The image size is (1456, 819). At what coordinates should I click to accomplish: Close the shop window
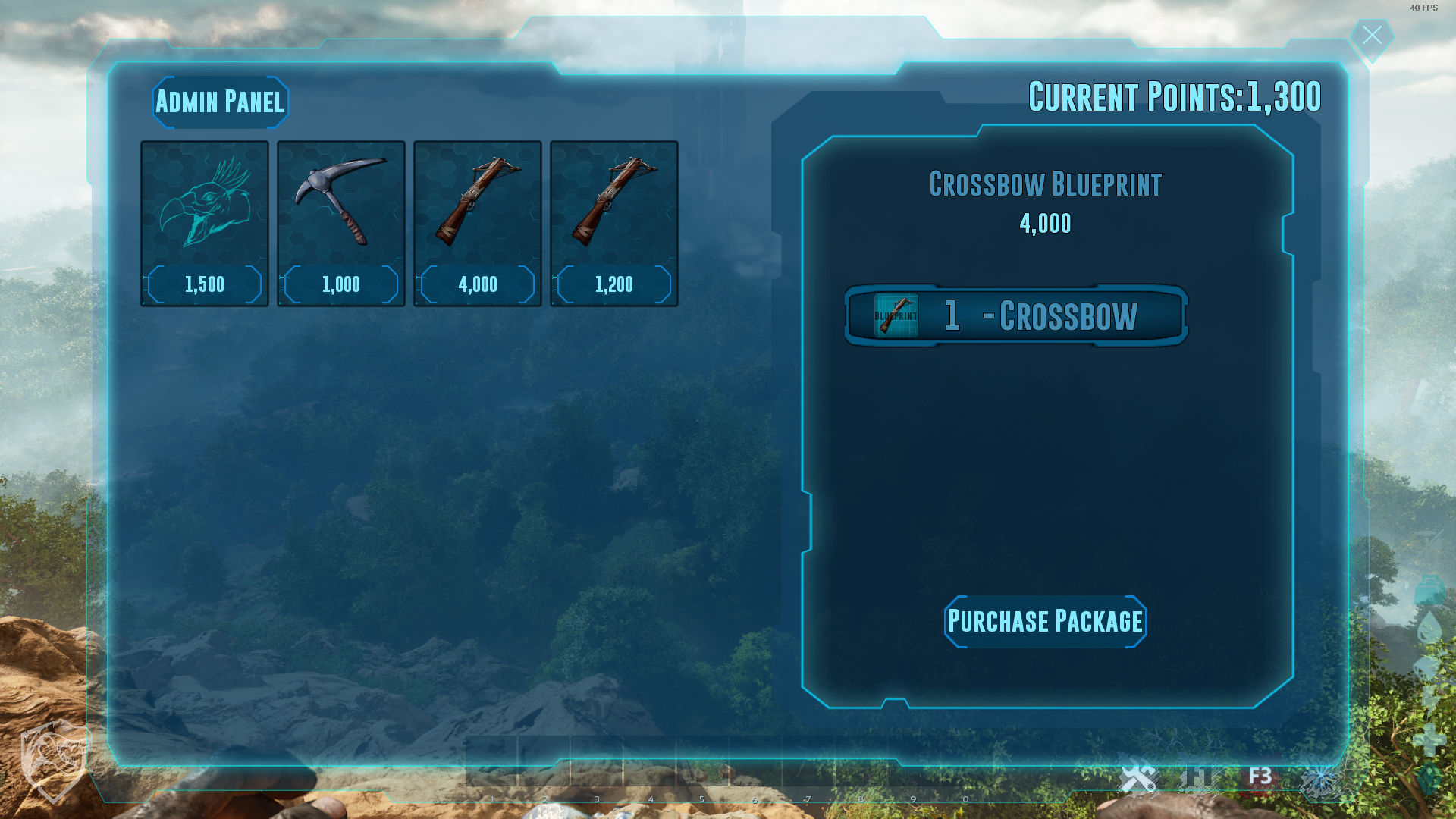(1372, 36)
